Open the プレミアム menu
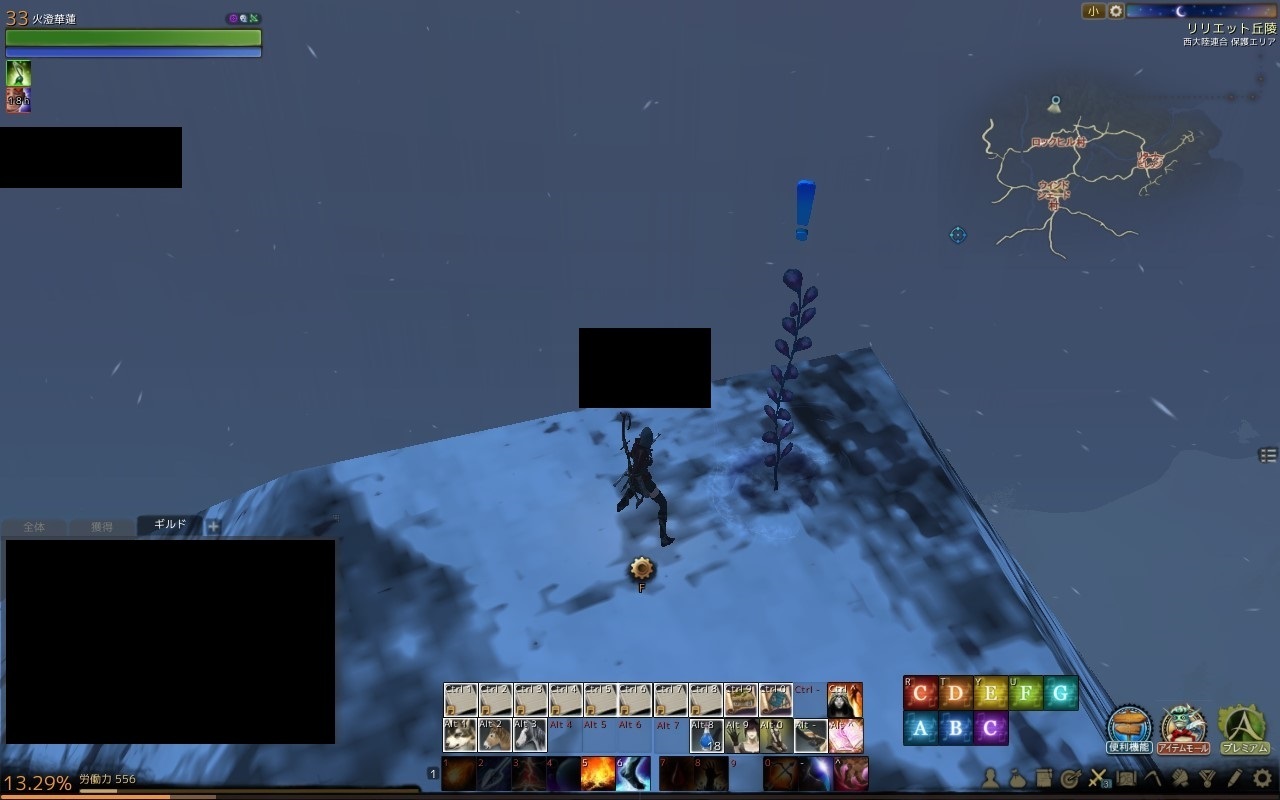 (x=1243, y=727)
